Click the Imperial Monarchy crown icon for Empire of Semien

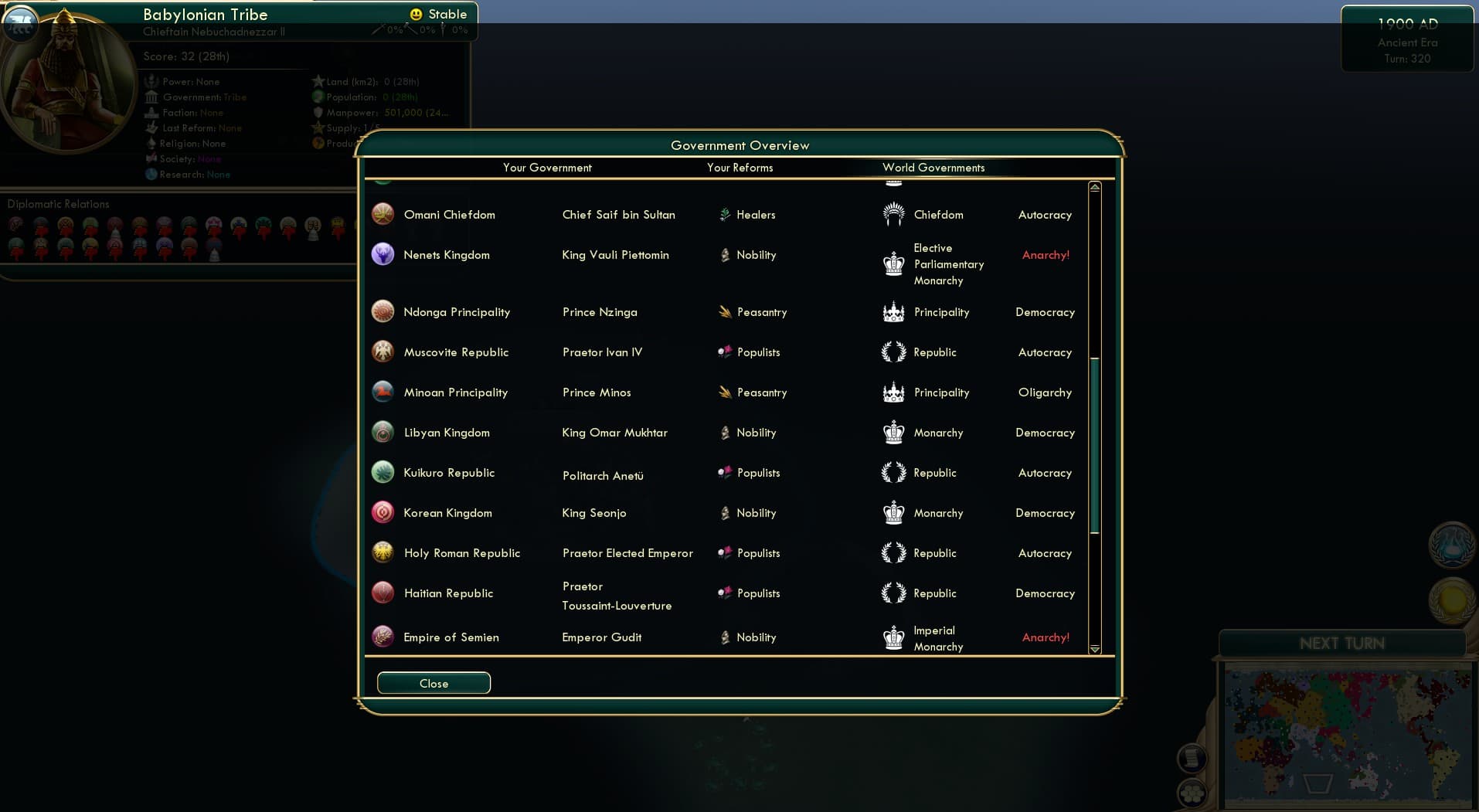pyautogui.click(x=894, y=637)
